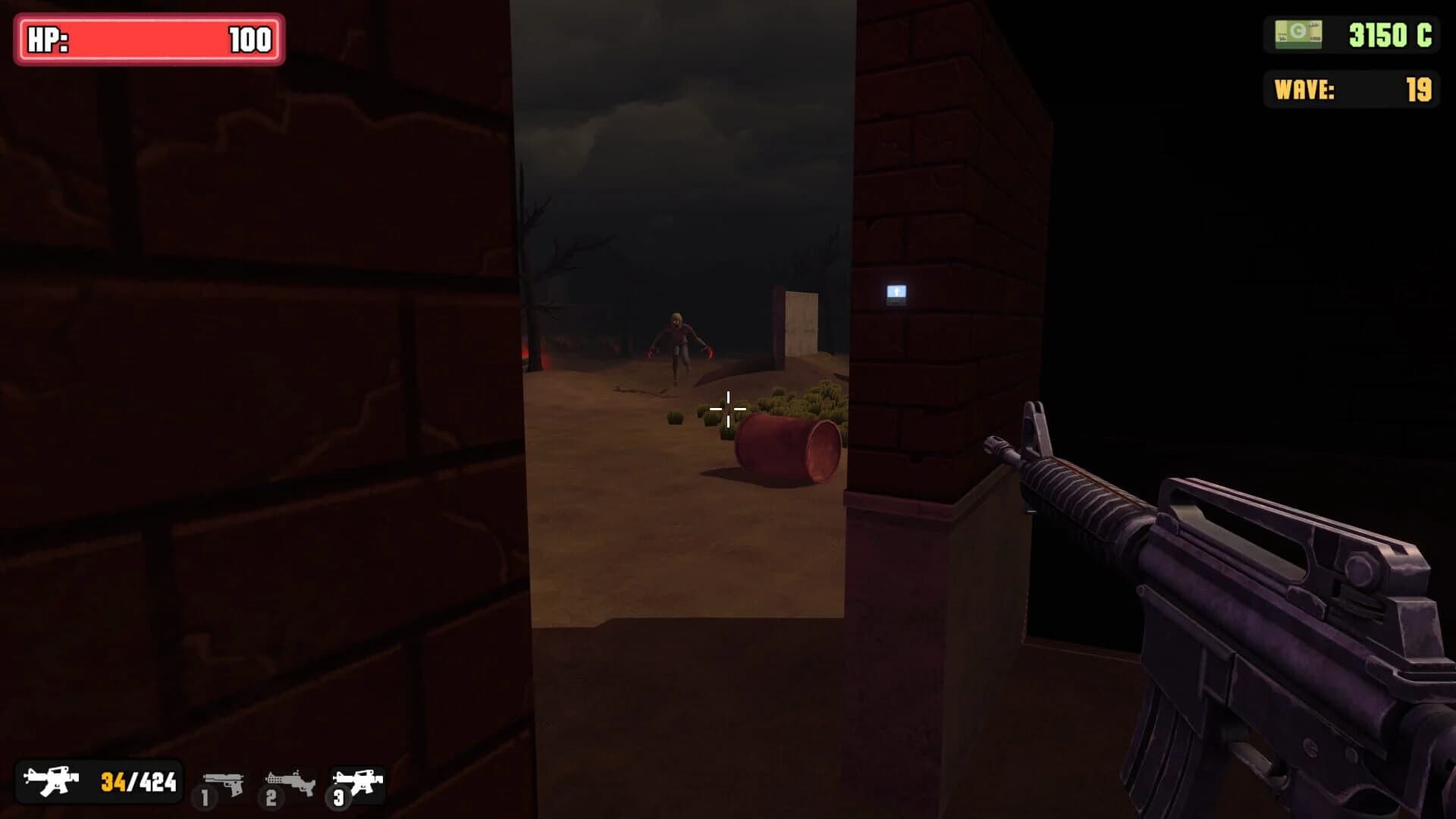Toggle weapon slot 1 selection circle
Screen dimensions: 1456x819
(205, 798)
